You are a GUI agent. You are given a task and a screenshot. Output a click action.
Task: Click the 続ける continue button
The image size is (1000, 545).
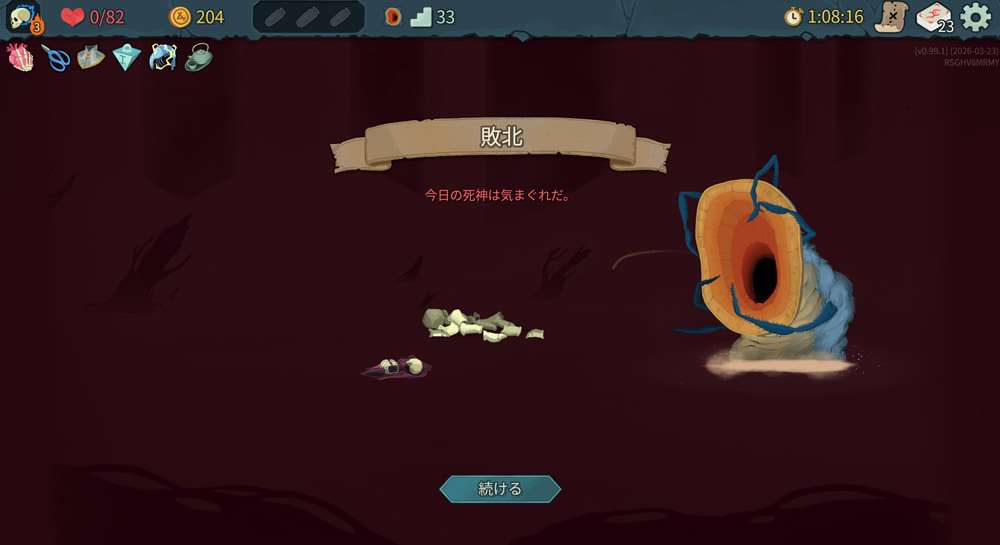(x=500, y=489)
